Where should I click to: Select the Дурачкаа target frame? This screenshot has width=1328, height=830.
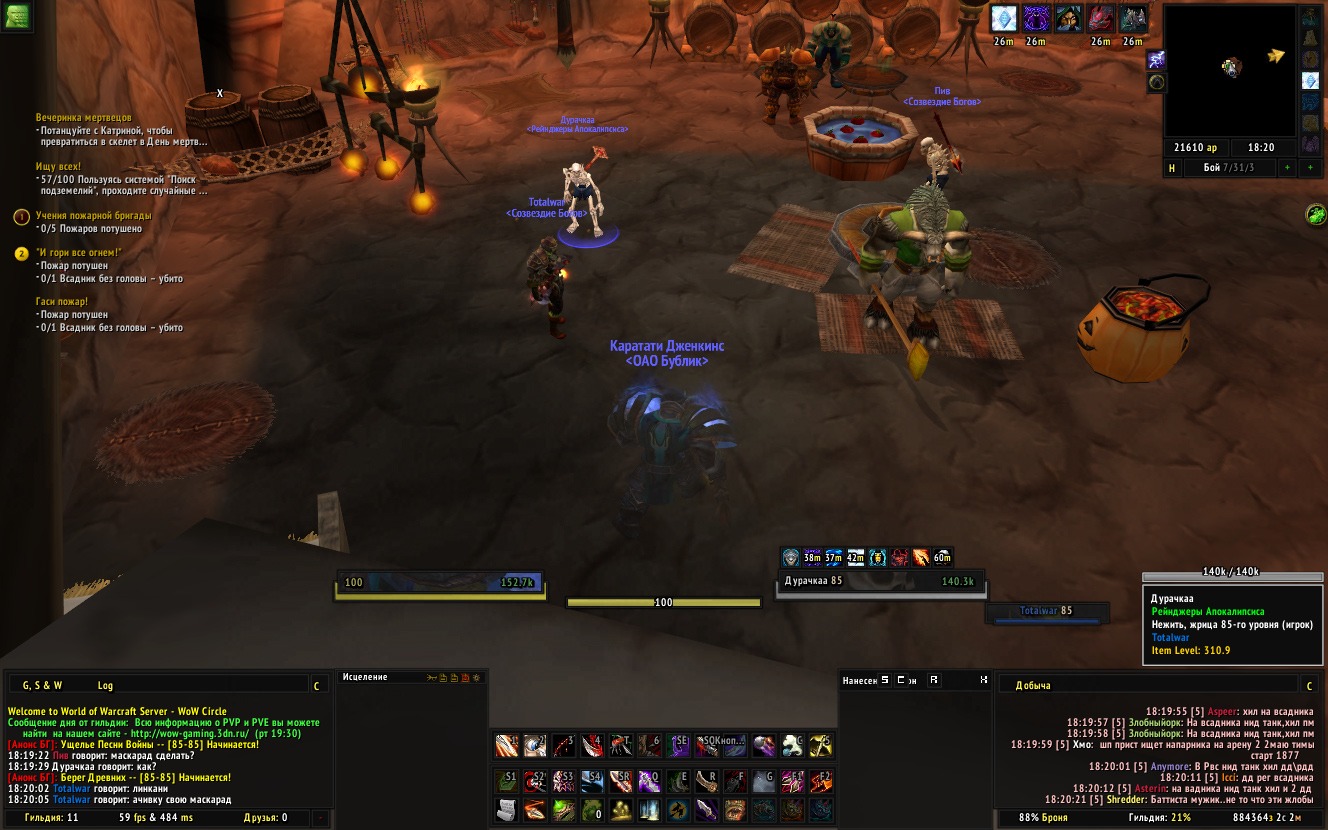coord(880,581)
